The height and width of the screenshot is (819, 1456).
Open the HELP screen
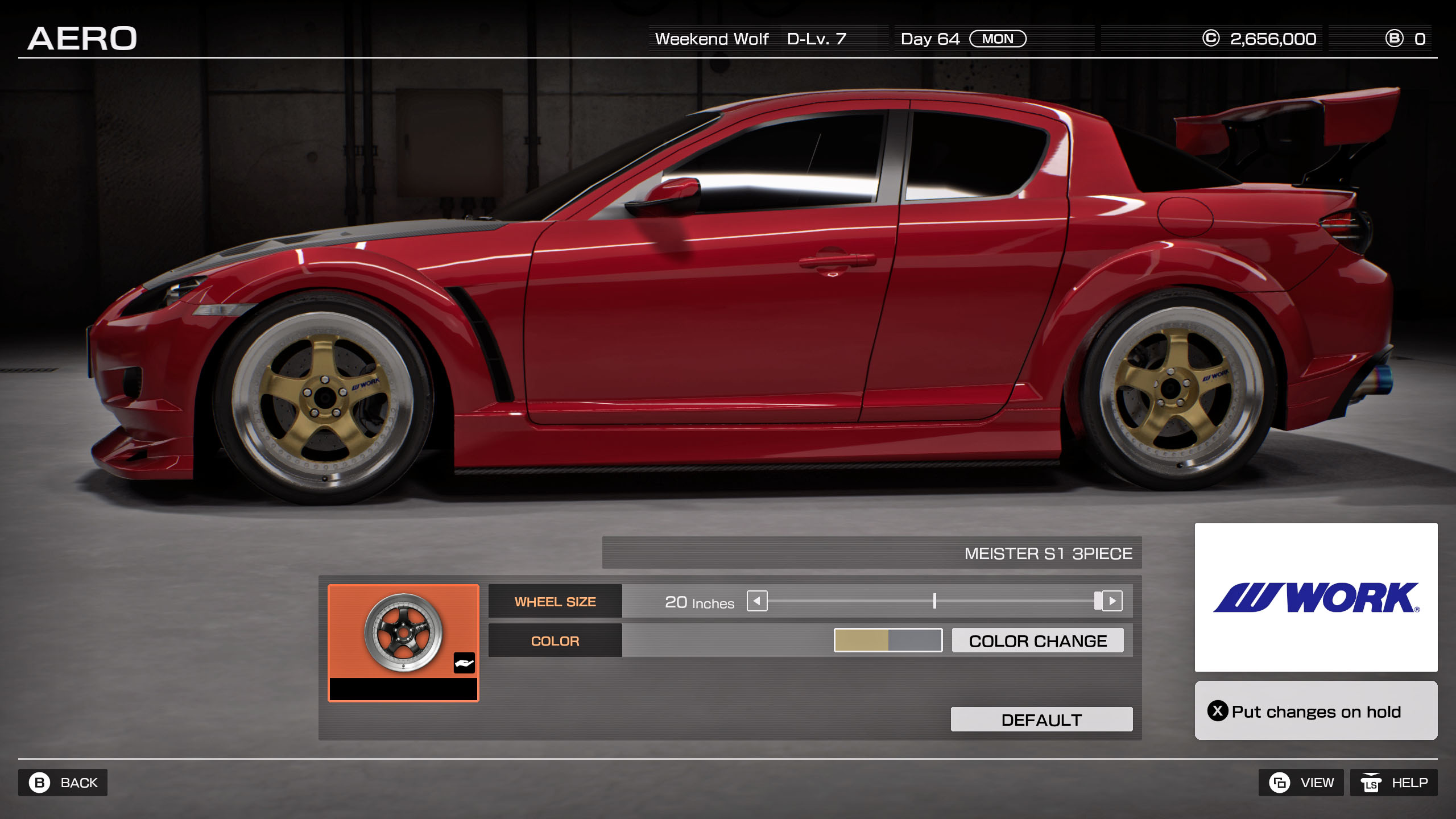(1393, 783)
